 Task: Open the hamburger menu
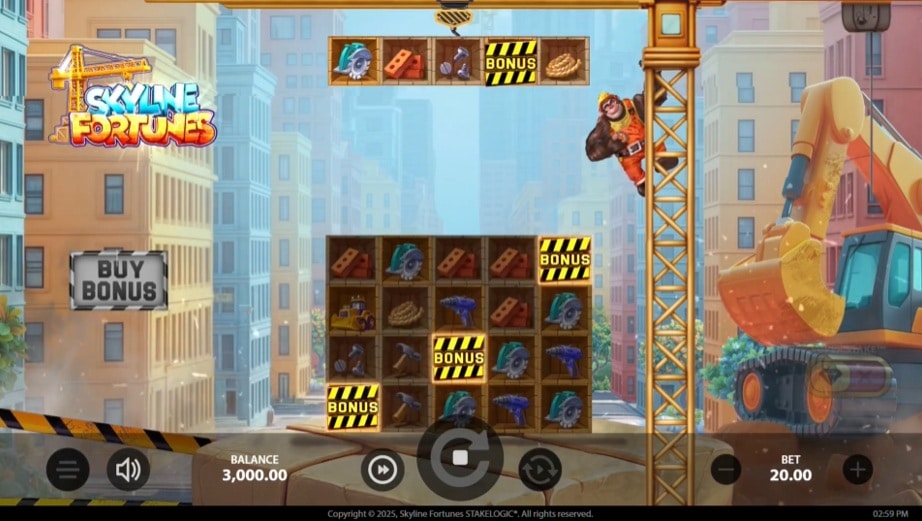point(67,469)
